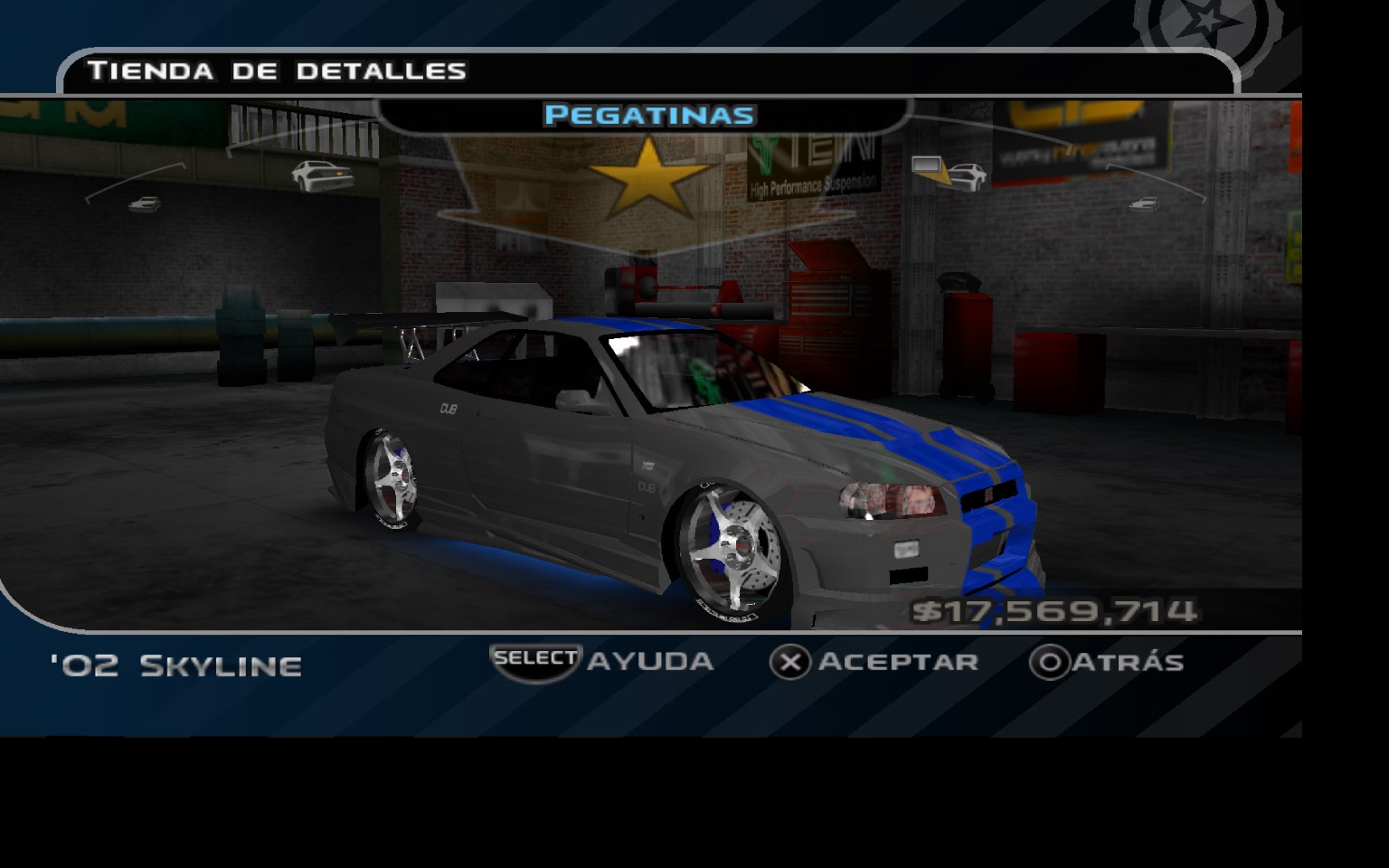The height and width of the screenshot is (868, 1389).
Task: Select the leftmost car silhouette category icon
Action: tap(143, 206)
